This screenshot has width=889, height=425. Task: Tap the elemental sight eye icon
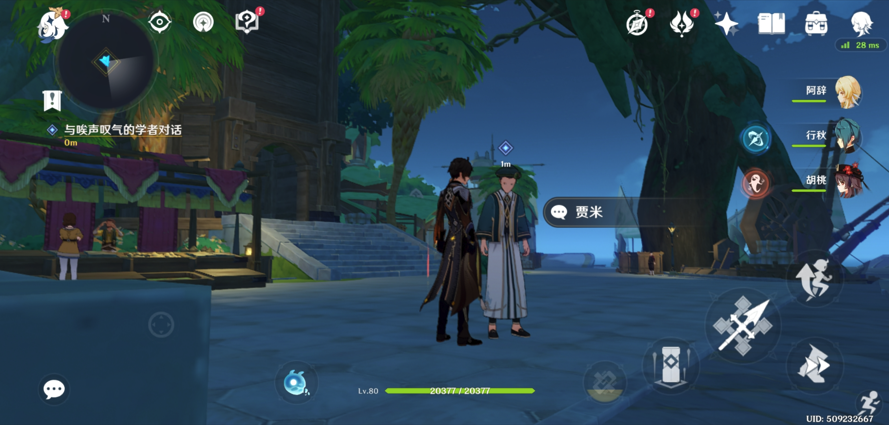click(x=160, y=22)
